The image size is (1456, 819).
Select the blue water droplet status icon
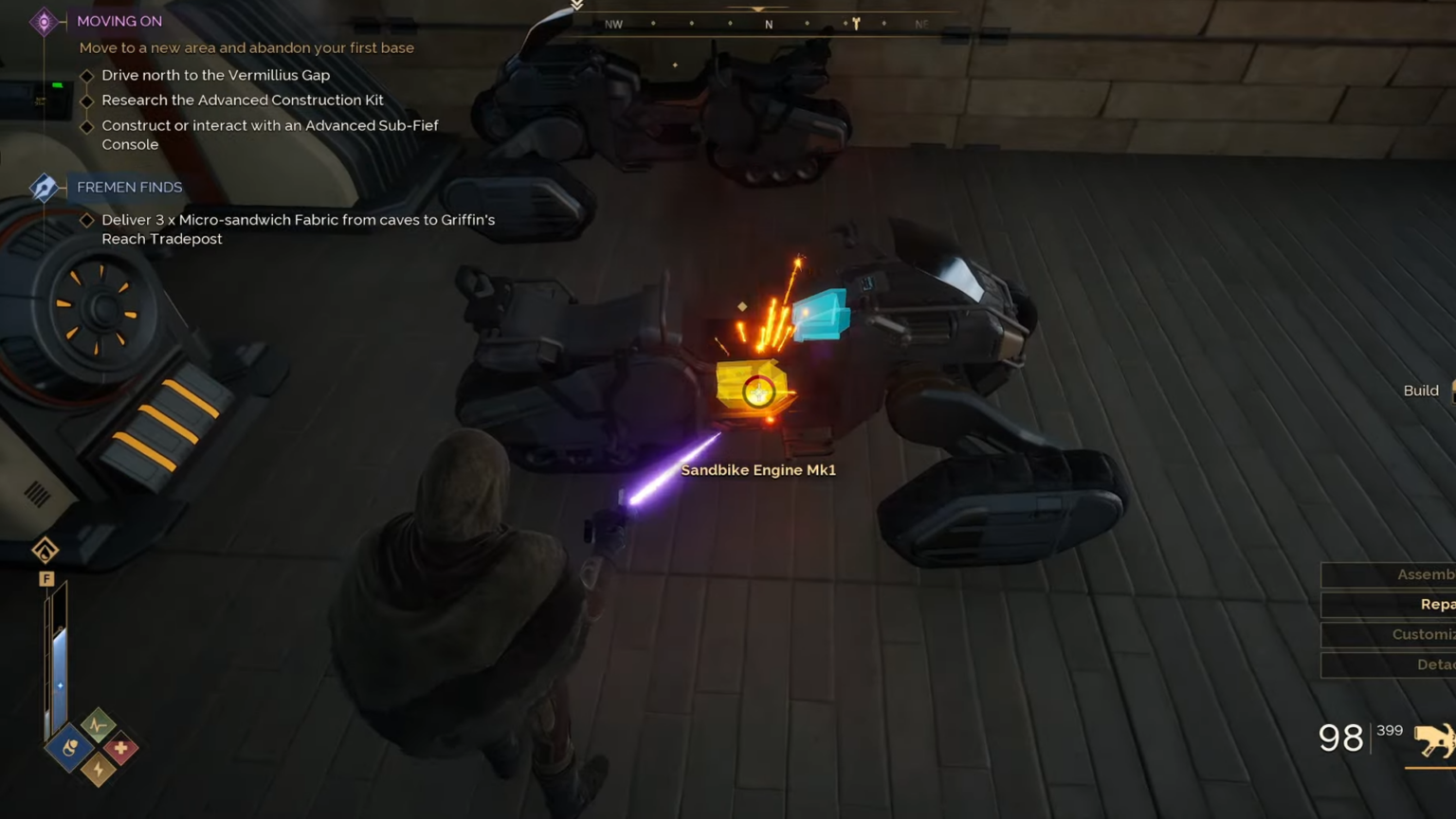[x=67, y=746]
